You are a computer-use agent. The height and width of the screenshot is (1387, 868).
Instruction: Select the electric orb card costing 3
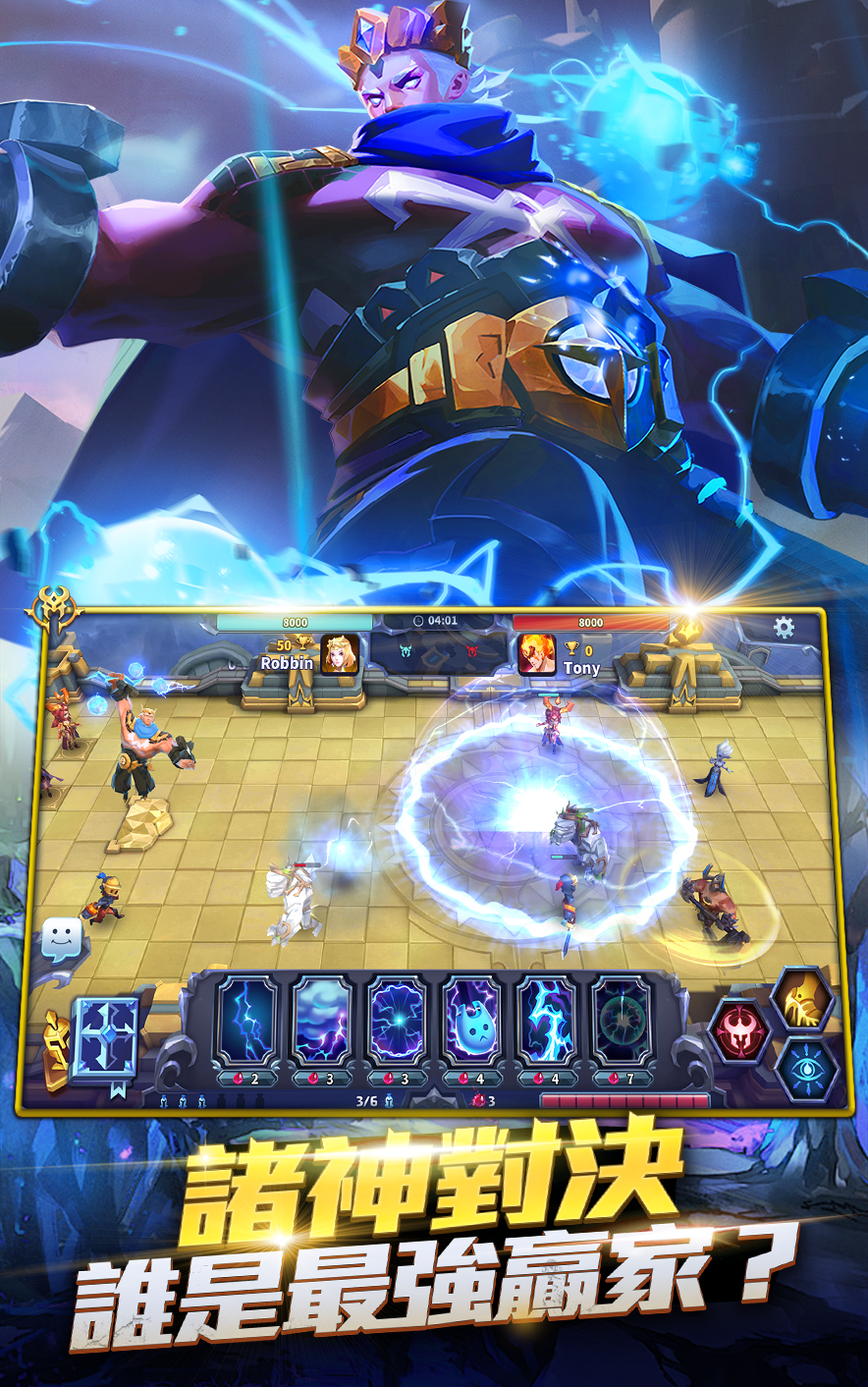[397, 1023]
